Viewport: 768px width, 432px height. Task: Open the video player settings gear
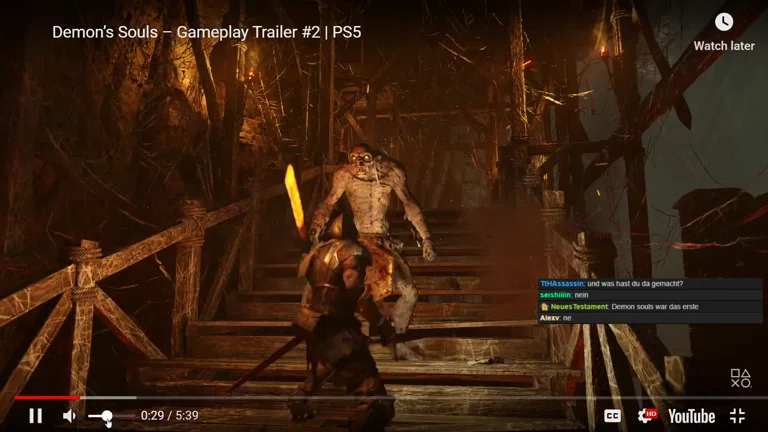tap(646, 415)
